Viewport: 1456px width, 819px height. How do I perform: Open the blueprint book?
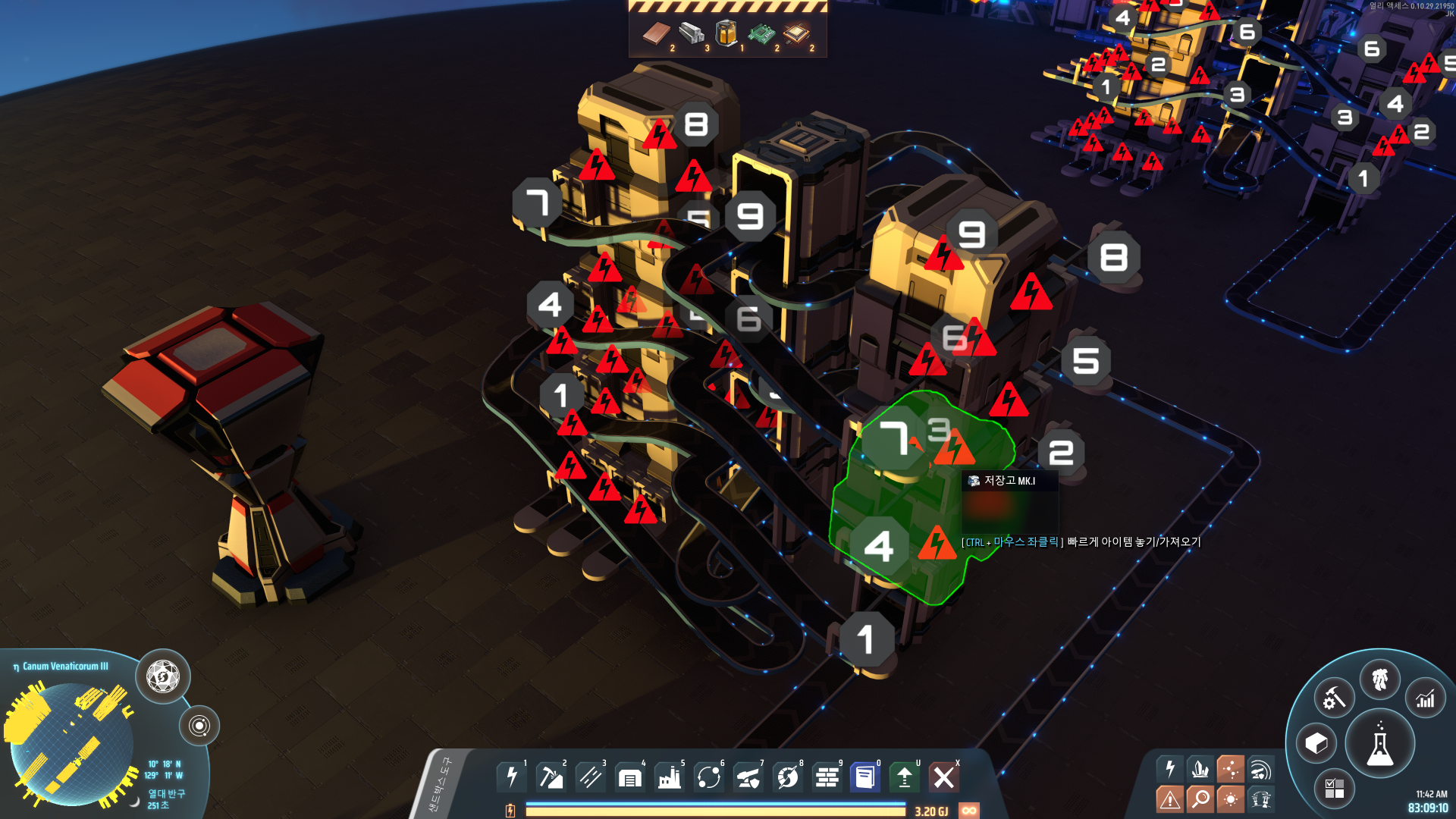(865, 777)
